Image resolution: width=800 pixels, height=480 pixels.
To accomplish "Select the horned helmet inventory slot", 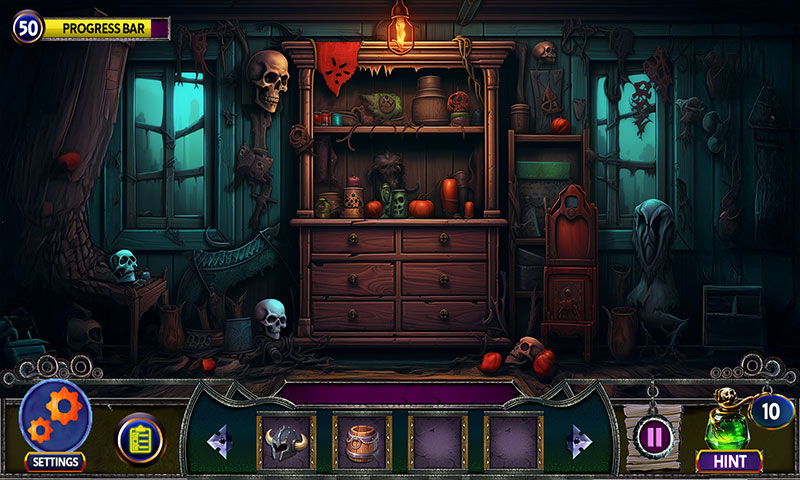I will 287,442.
